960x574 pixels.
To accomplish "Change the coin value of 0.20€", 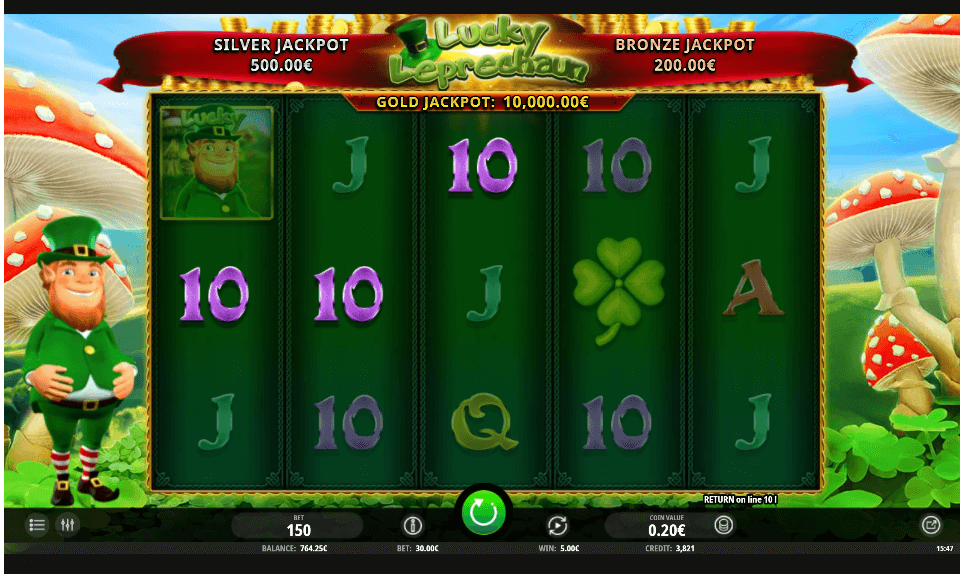I will click(666, 526).
